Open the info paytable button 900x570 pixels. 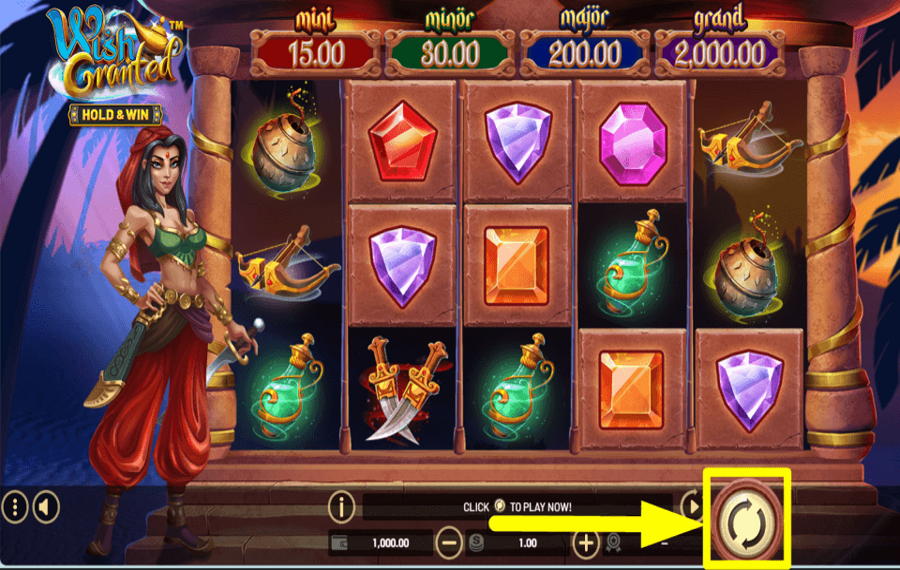(x=343, y=506)
